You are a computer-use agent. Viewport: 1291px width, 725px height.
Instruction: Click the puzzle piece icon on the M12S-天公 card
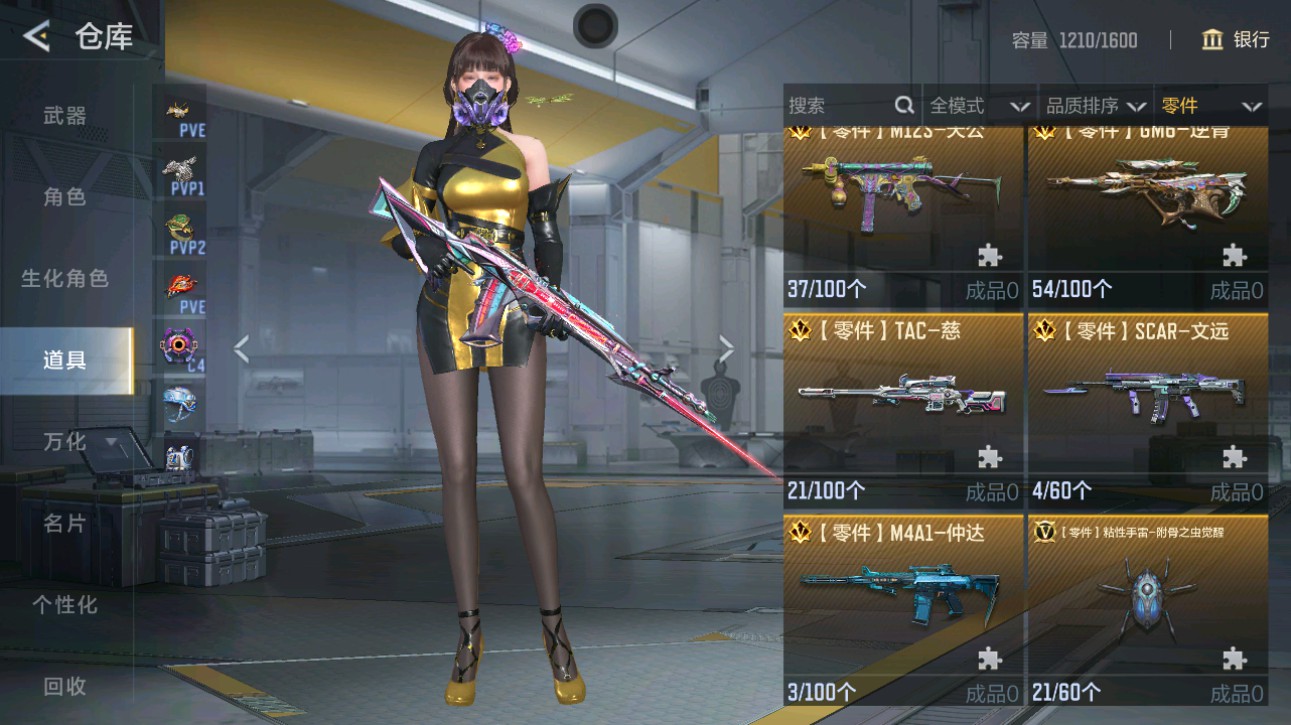click(988, 257)
